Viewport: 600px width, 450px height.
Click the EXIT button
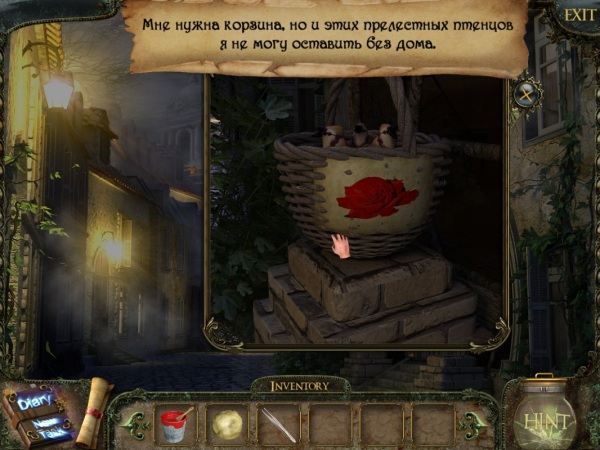[x=577, y=15]
